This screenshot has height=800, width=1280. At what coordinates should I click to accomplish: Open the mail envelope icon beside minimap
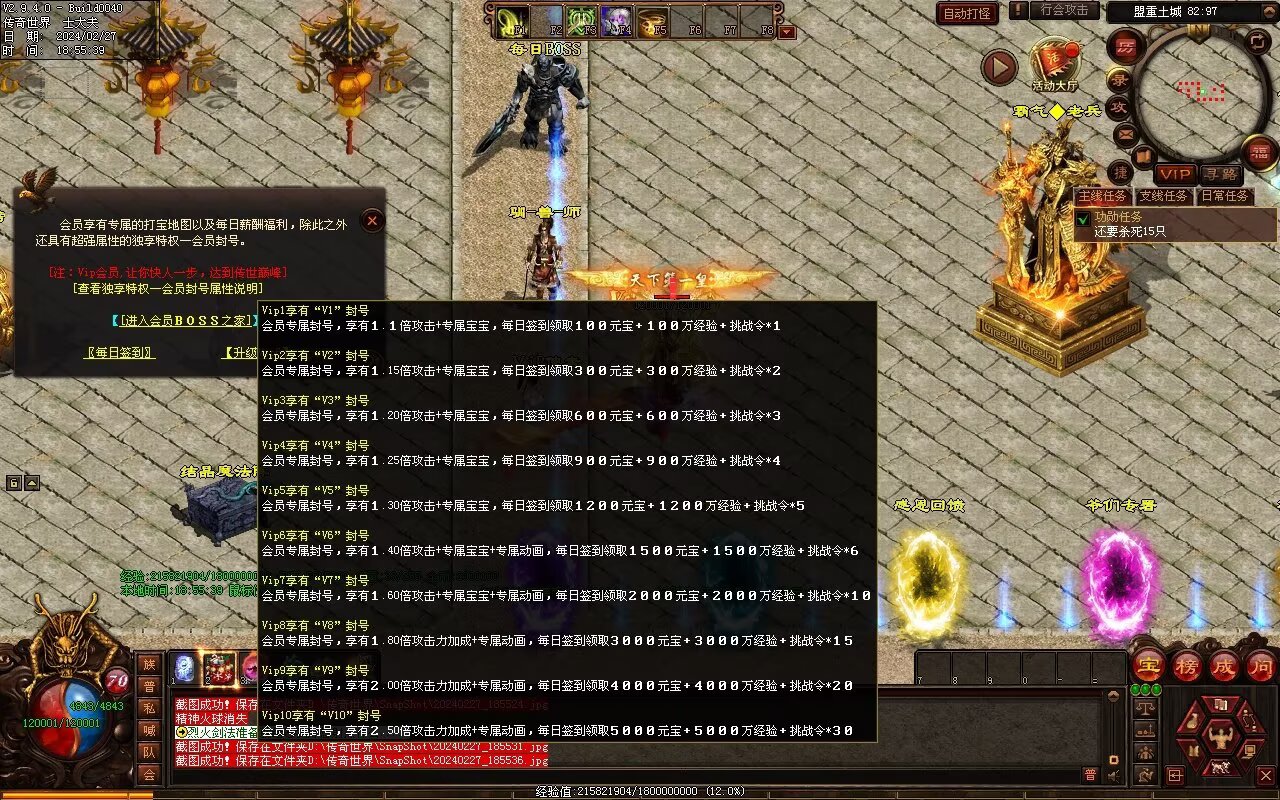click(x=1126, y=133)
